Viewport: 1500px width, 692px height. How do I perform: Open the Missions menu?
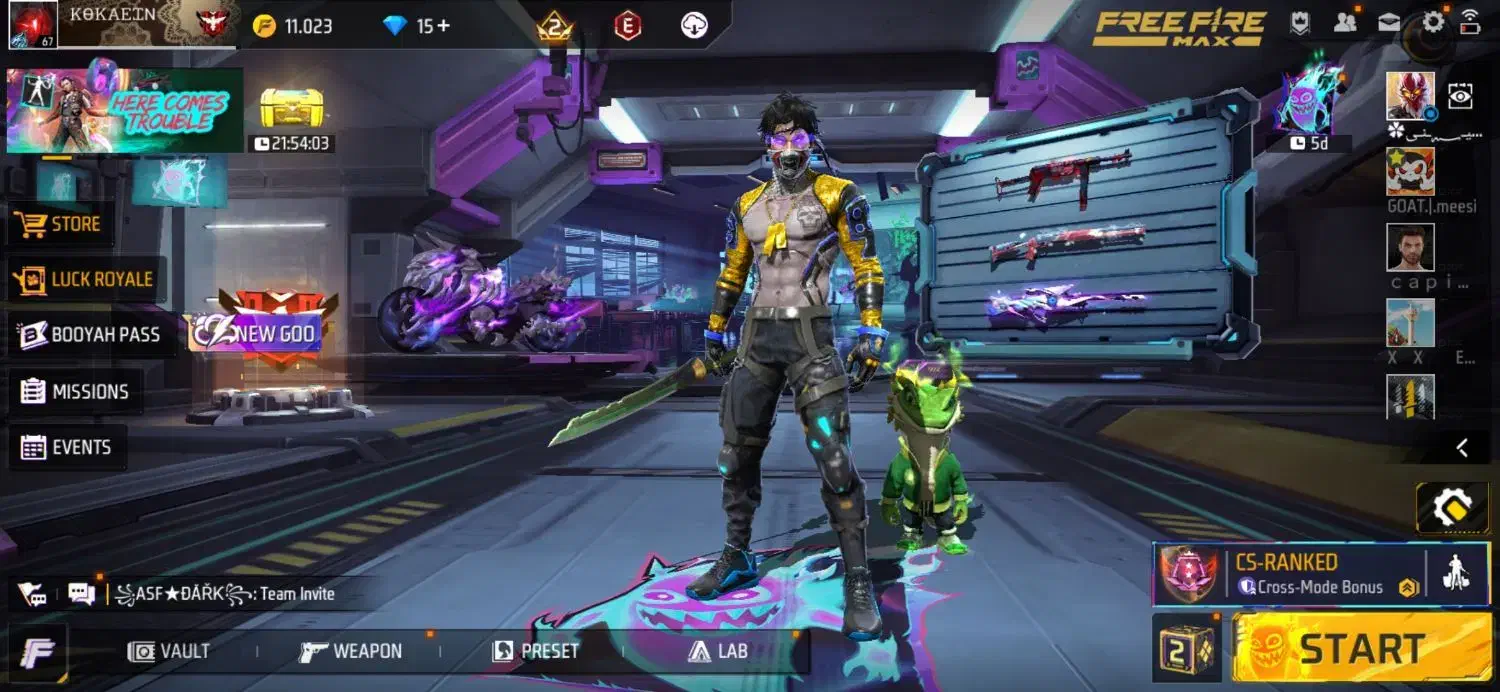click(76, 391)
